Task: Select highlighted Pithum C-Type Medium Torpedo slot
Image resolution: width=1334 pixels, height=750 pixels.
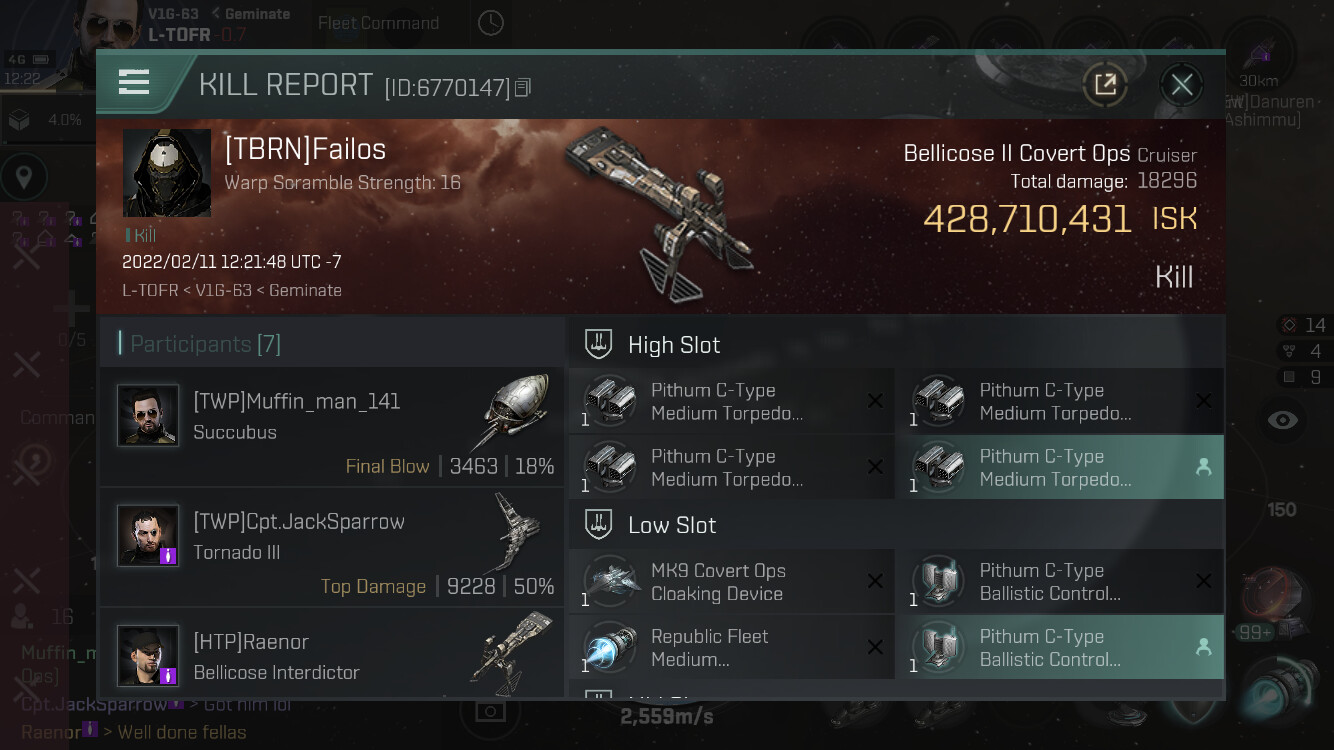Action: pos(1059,468)
